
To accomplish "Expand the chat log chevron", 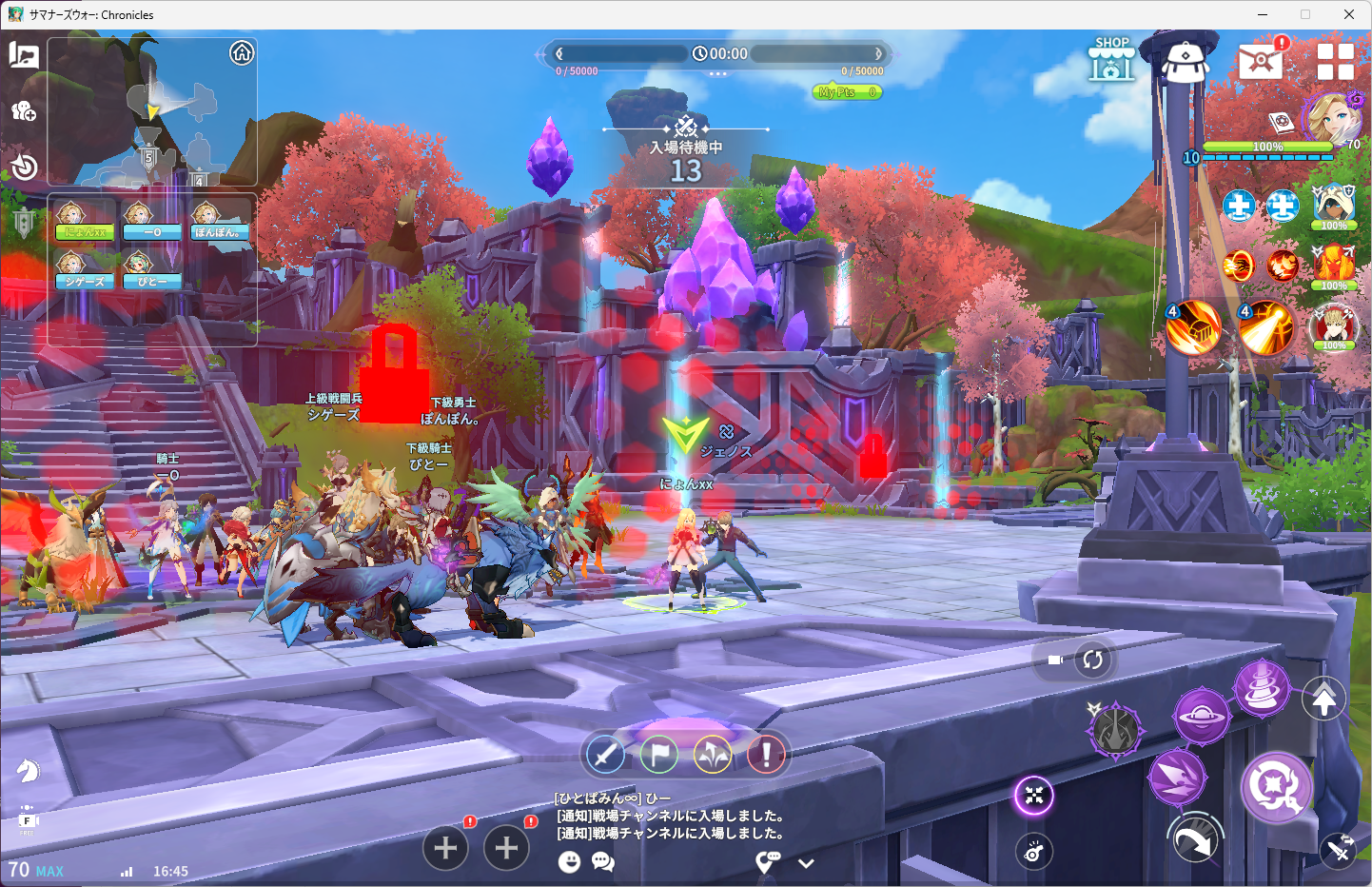I will [x=806, y=863].
